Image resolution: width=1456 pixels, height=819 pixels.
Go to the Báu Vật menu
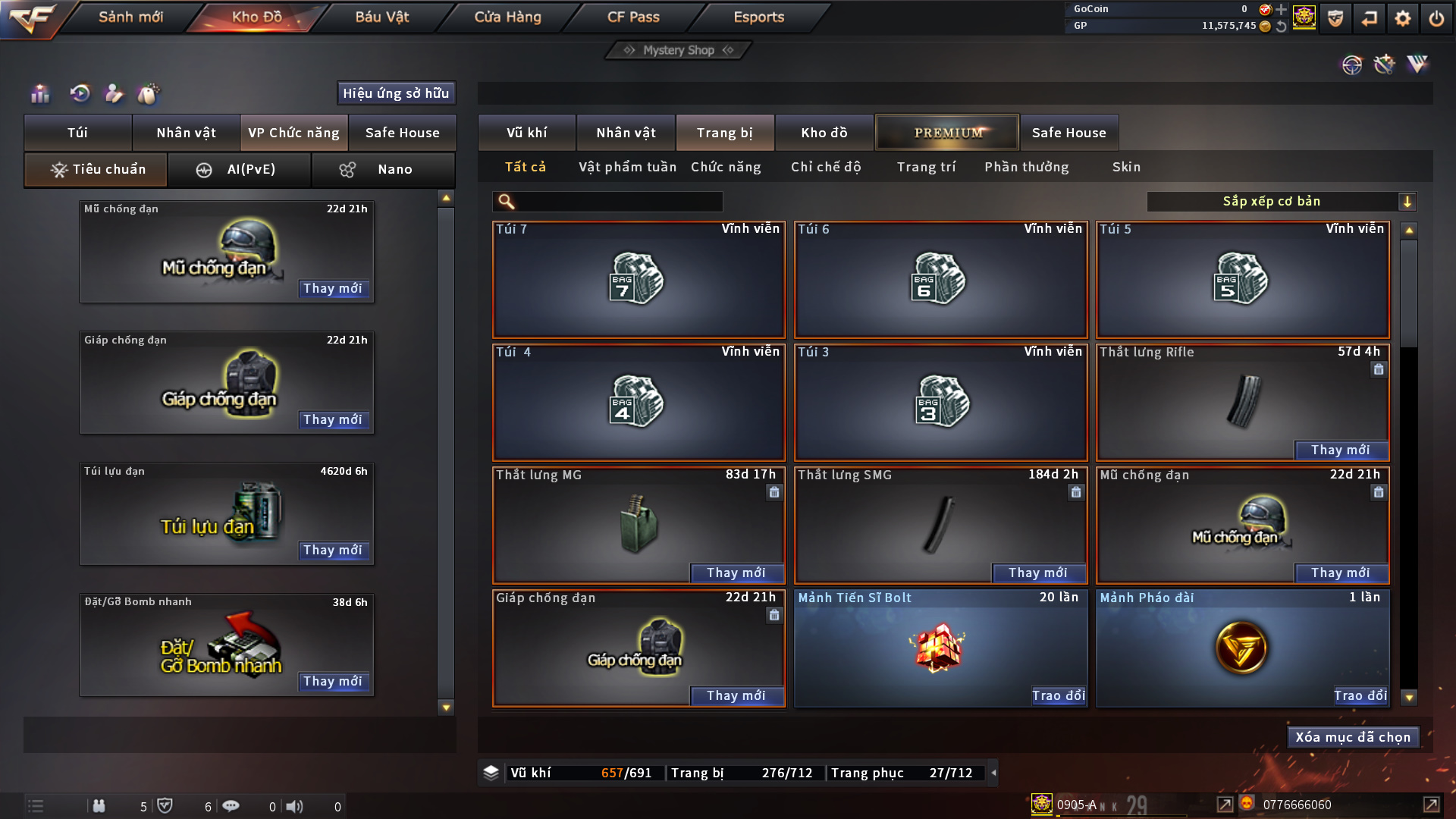[x=381, y=17]
